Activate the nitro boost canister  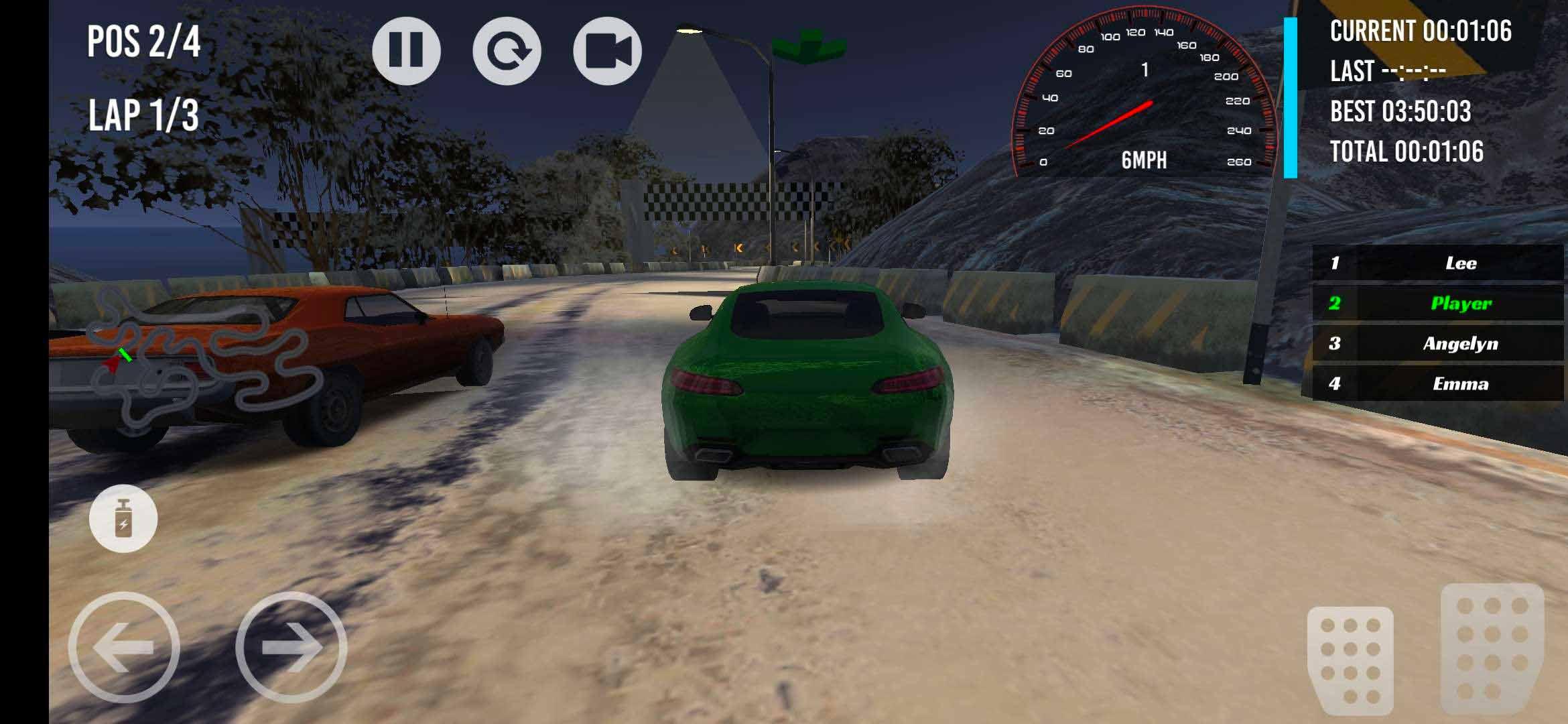click(x=123, y=519)
